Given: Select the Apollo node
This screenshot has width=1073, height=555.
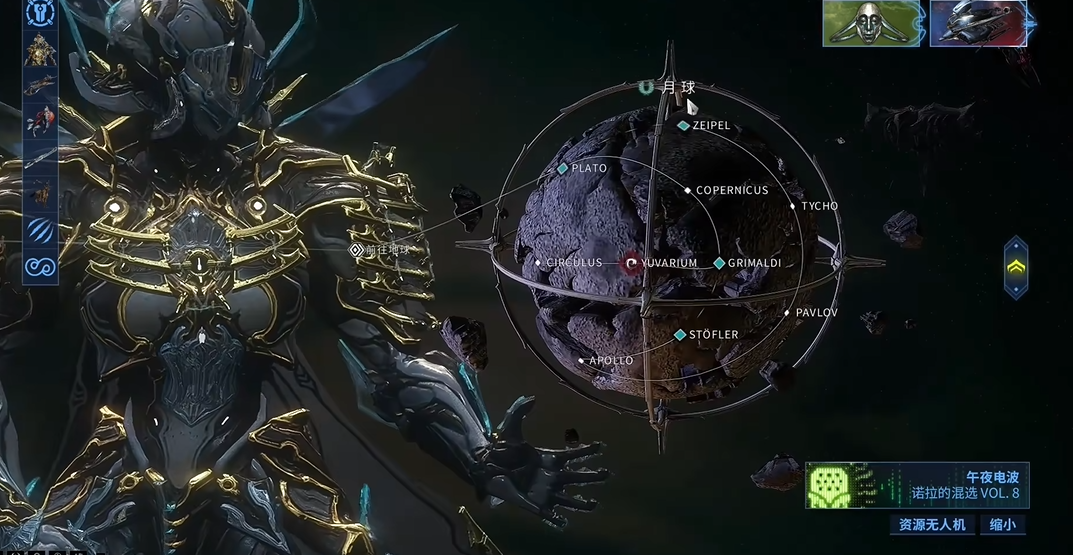Looking at the screenshot, I should pos(581,360).
